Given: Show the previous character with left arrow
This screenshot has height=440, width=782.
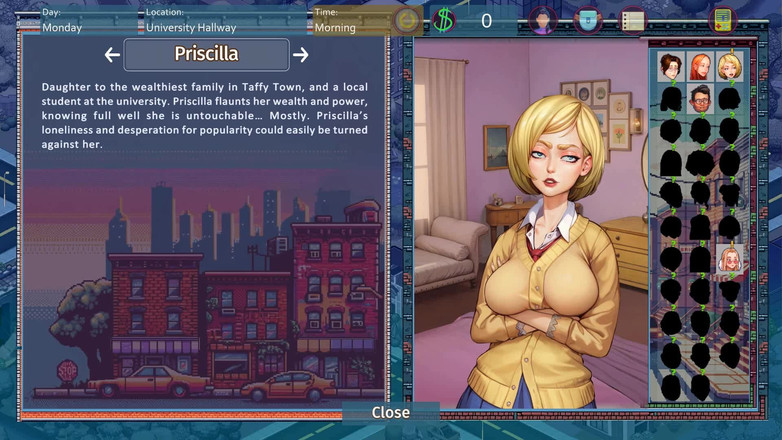Looking at the screenshot, I should coord(112,55).
